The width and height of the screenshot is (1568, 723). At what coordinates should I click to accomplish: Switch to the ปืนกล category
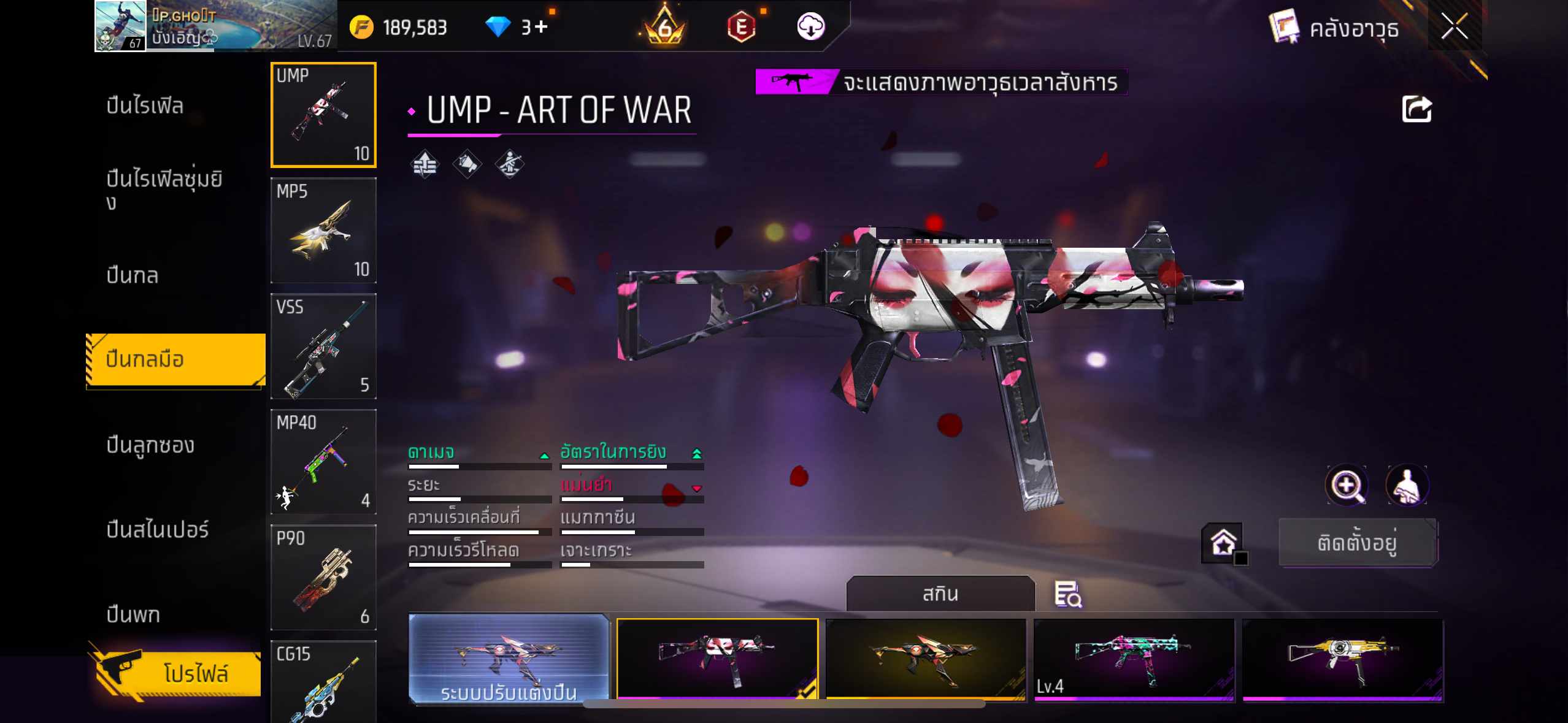[x=133, y=275]
